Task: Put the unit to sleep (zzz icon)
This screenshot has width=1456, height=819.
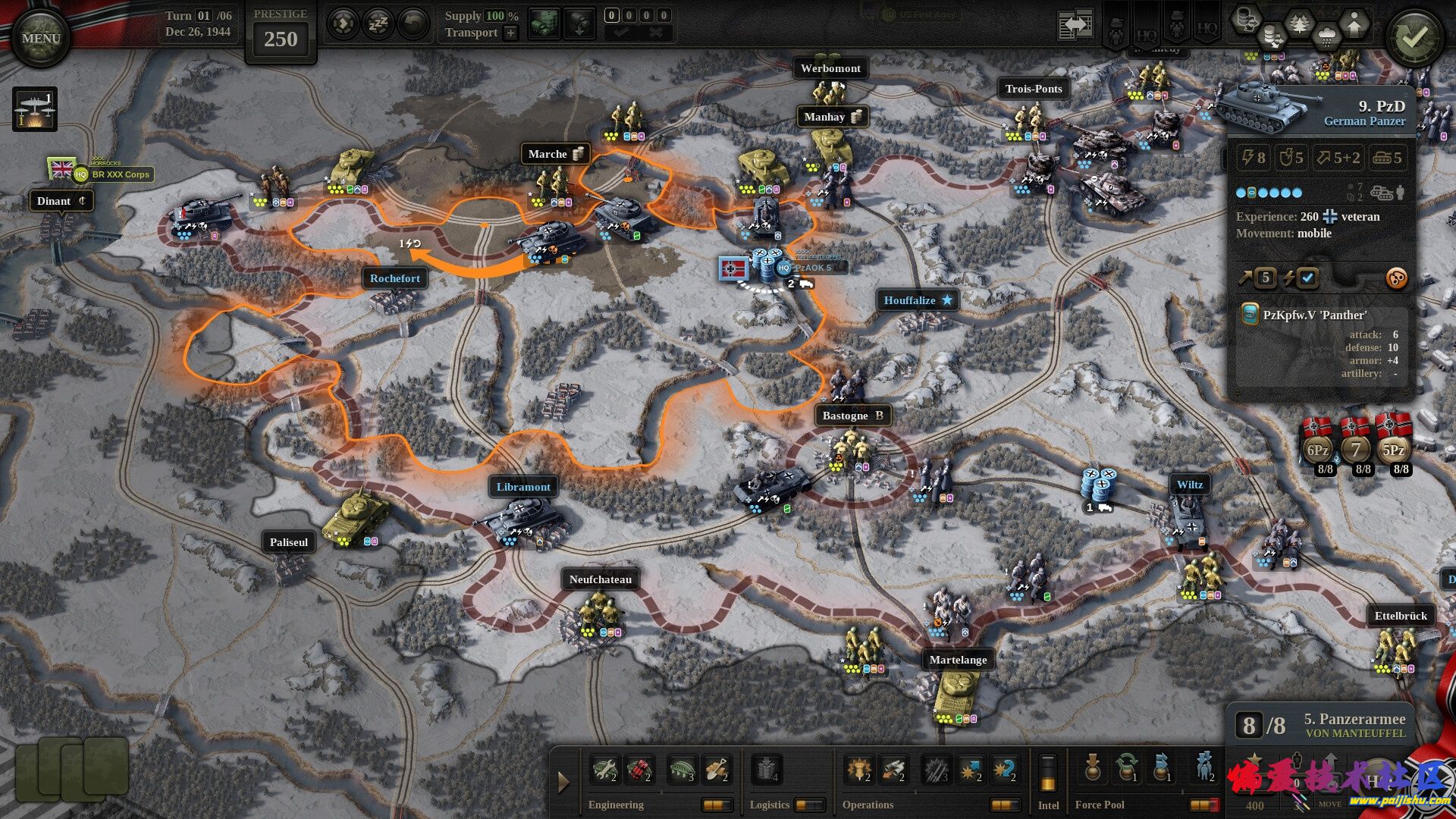Action: click(x=378, y=25)
